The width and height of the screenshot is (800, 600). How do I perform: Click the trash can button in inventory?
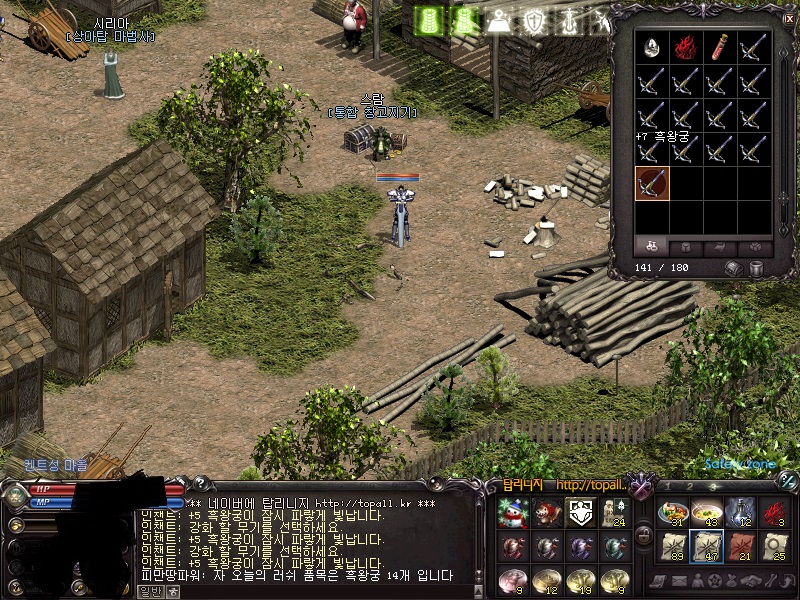pos(758,268)
